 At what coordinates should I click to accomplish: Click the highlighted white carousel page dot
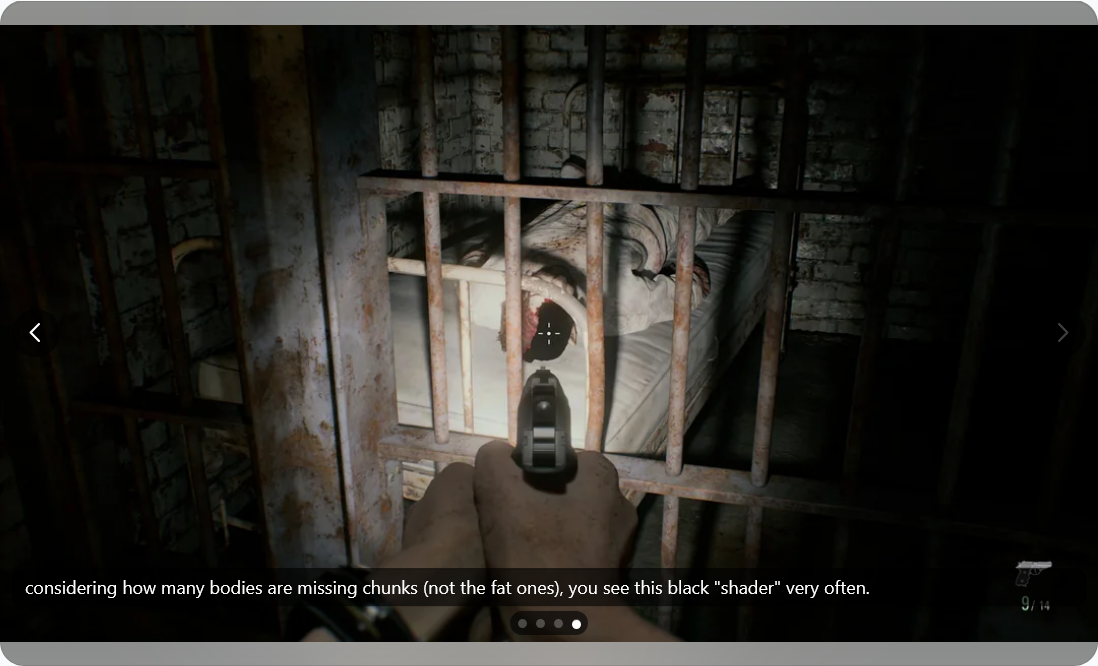coord(576,624)
